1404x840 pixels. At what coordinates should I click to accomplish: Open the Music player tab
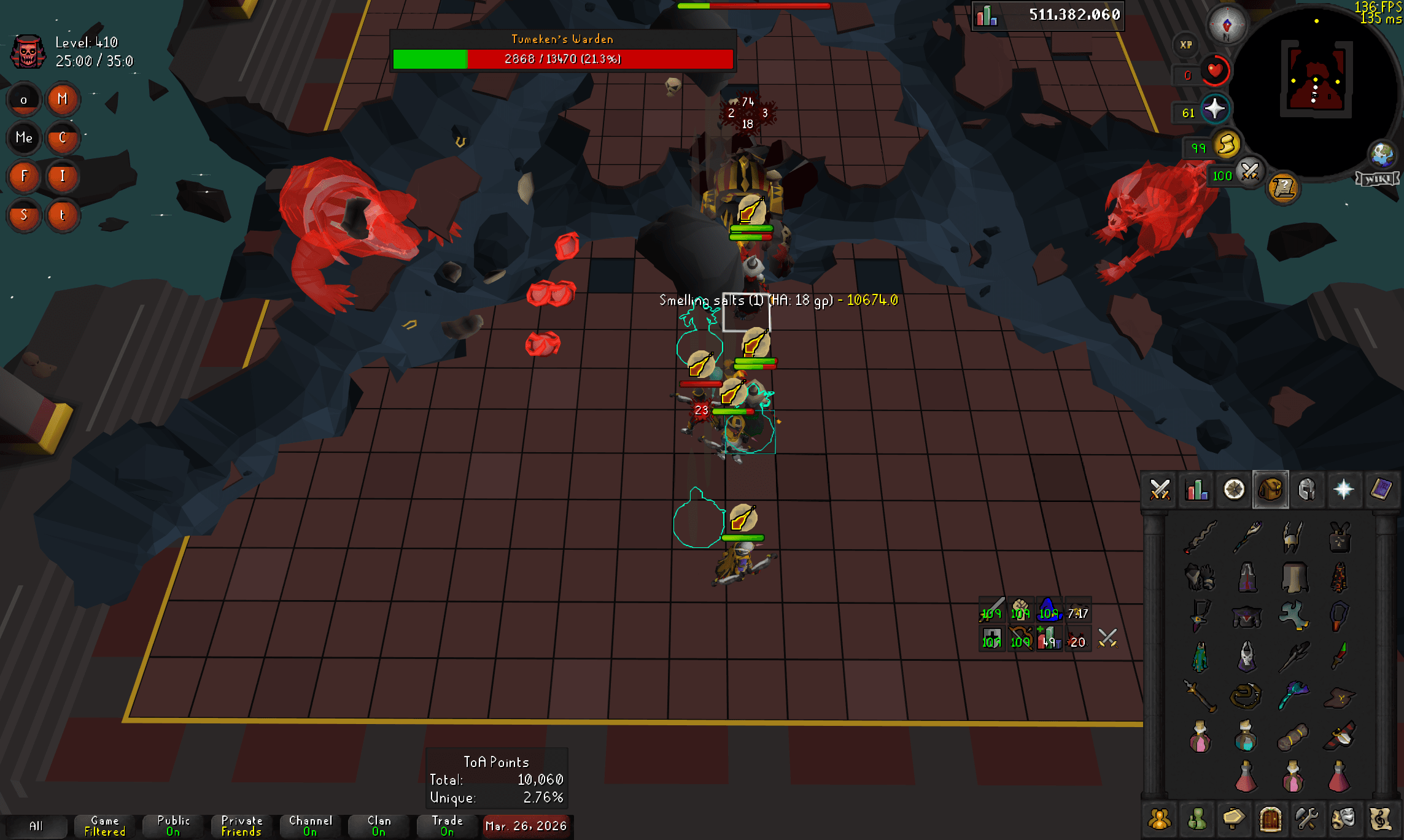(1379, 819)
